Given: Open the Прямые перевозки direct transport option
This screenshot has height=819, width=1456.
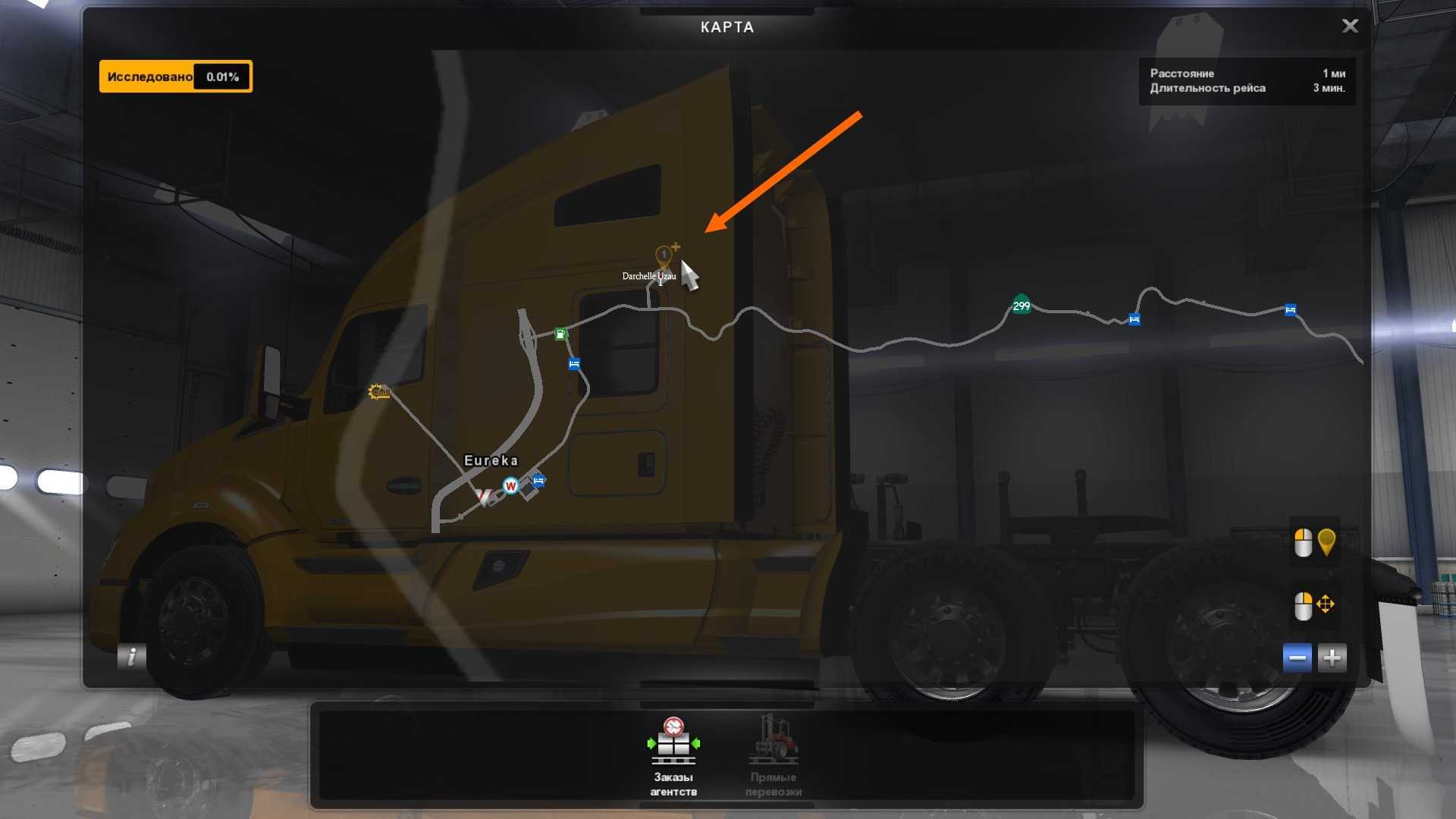Looking at the screenshot, I should 773,755.
